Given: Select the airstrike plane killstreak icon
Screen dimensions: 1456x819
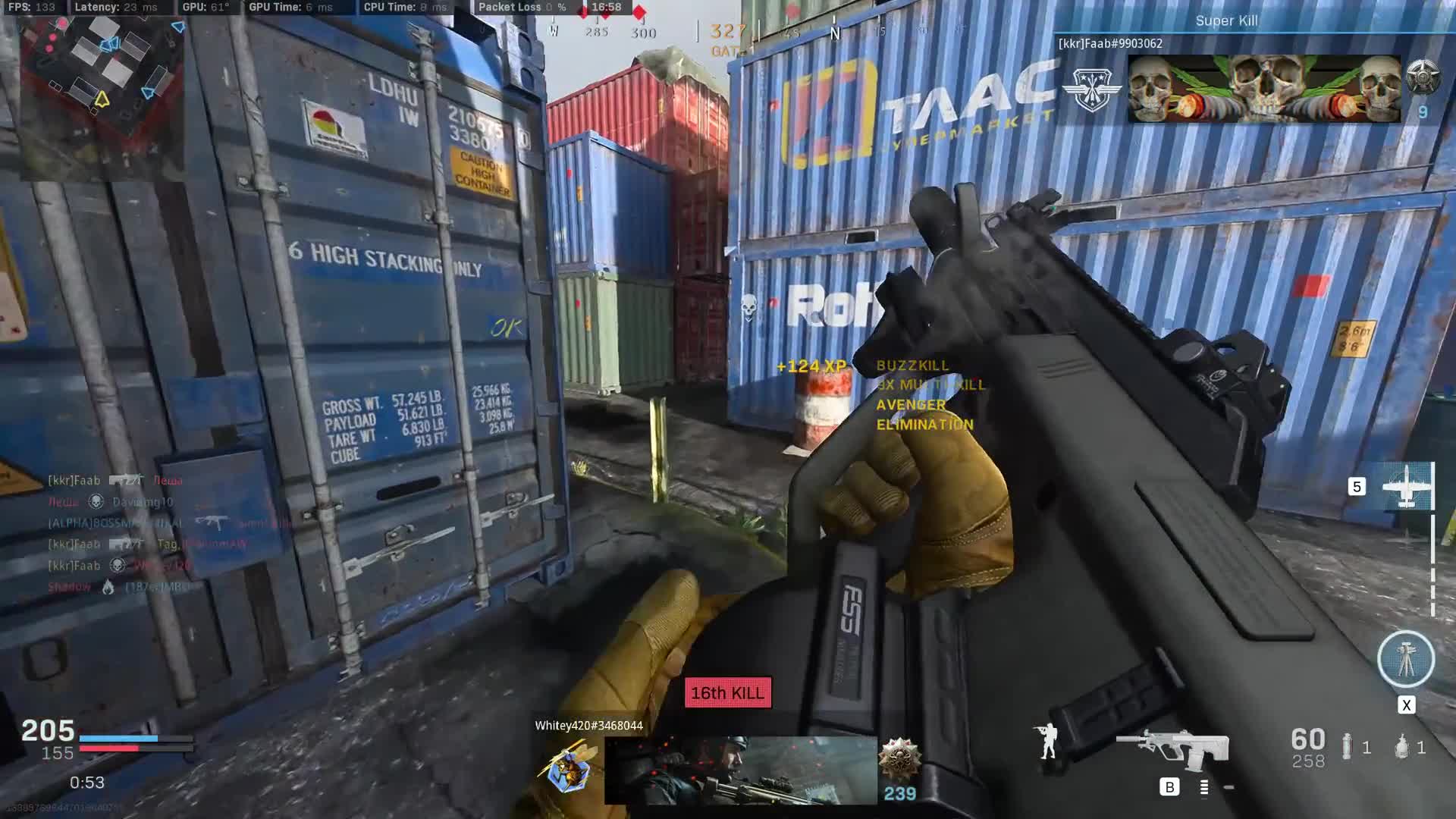Looking at the screenshot, I should click(x=1407, y=486).
